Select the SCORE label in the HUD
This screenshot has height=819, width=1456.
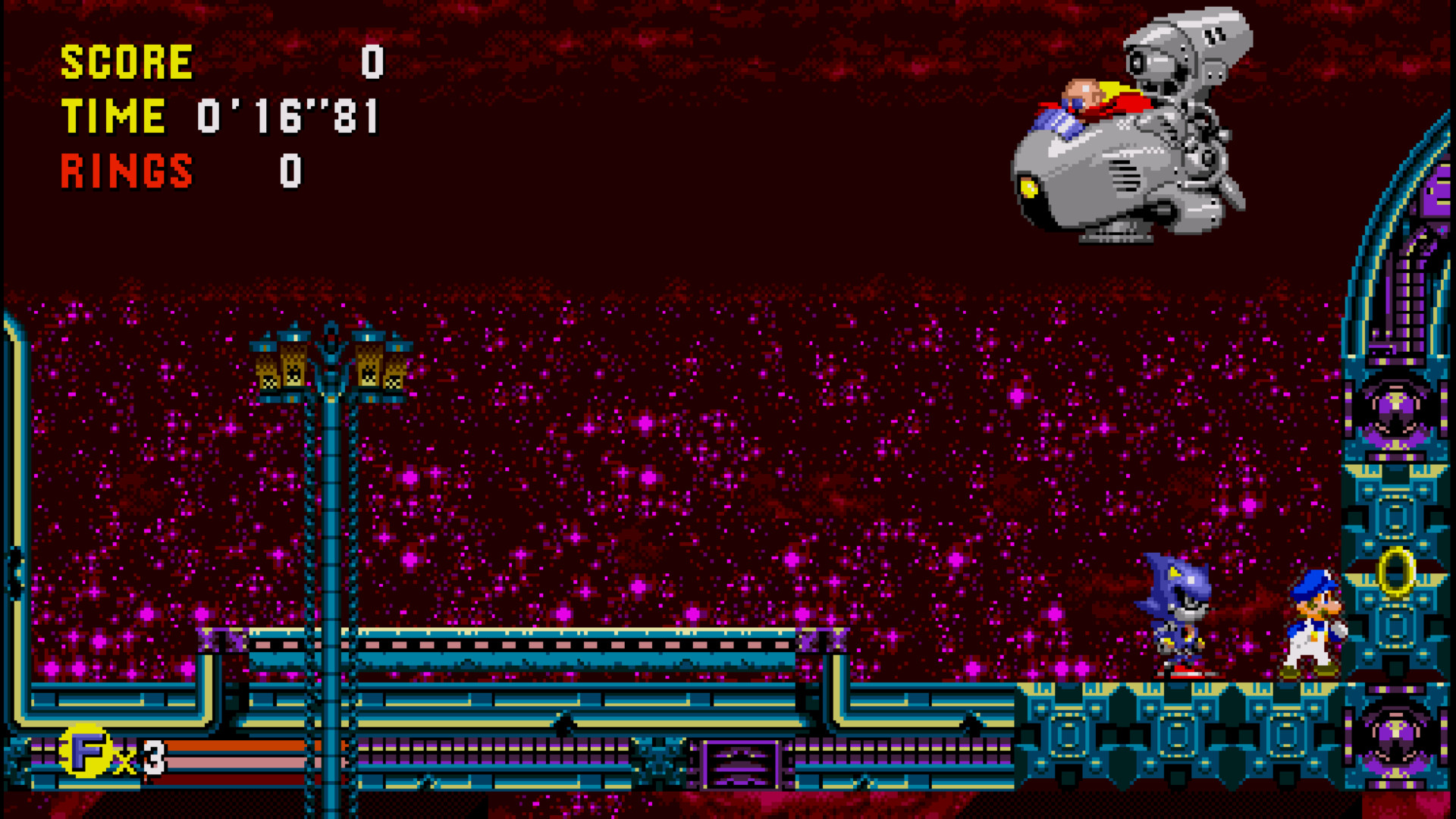(x=125, y=61)
